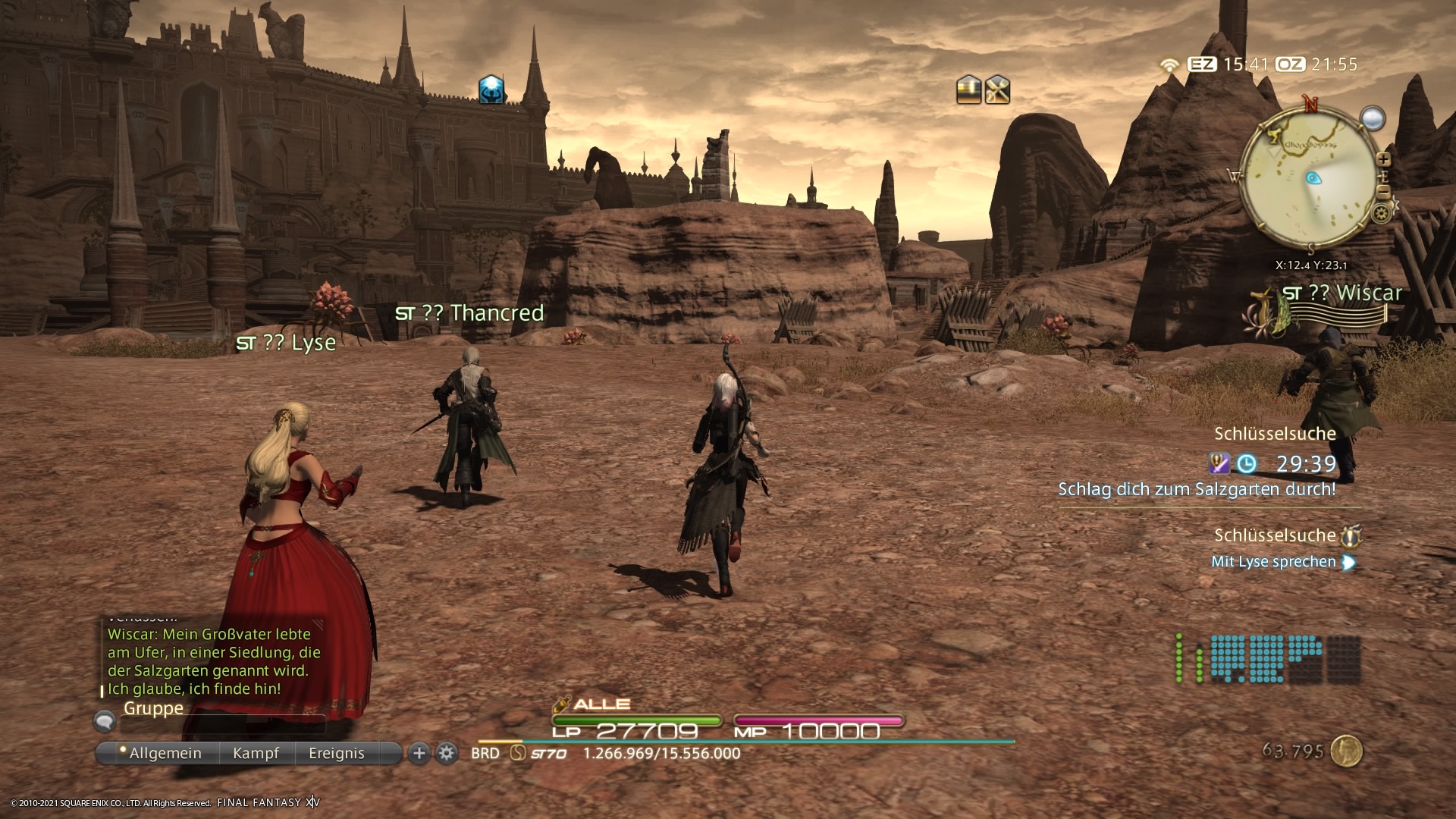Zoom in the minimap with plus button

(x=1383, y=159)
